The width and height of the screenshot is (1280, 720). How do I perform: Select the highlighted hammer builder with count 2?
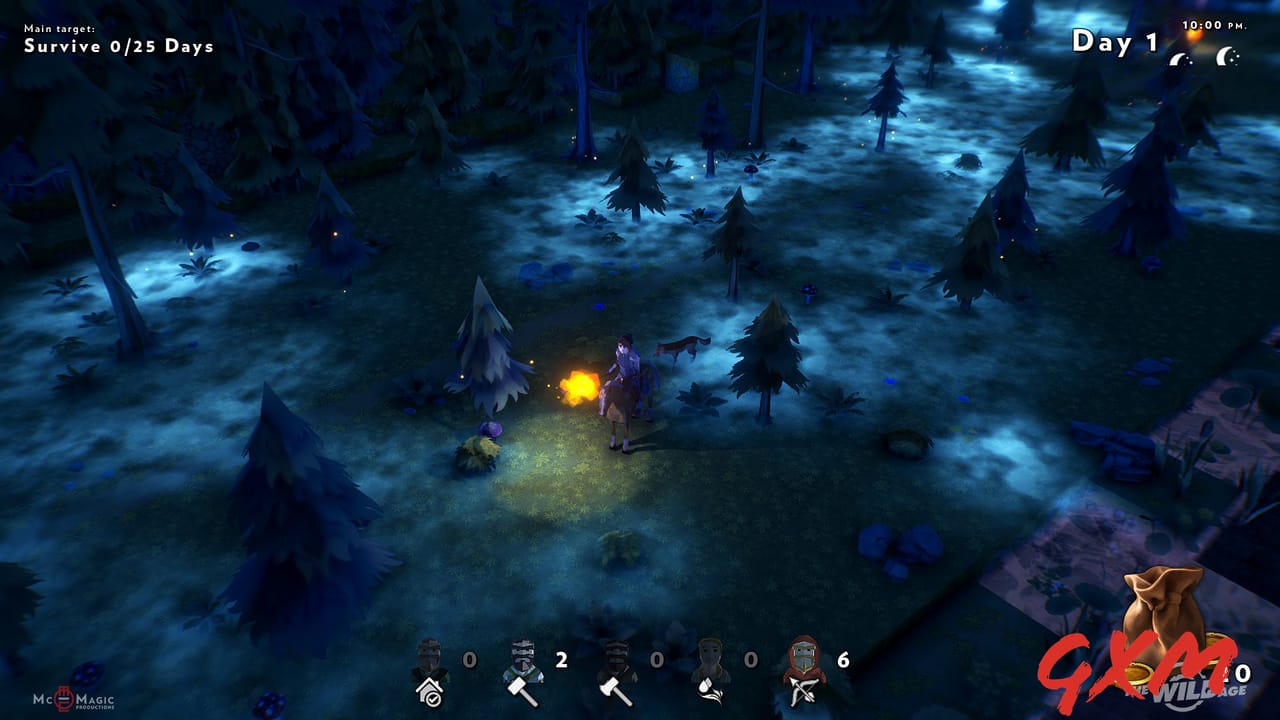(x=523, y=672)
